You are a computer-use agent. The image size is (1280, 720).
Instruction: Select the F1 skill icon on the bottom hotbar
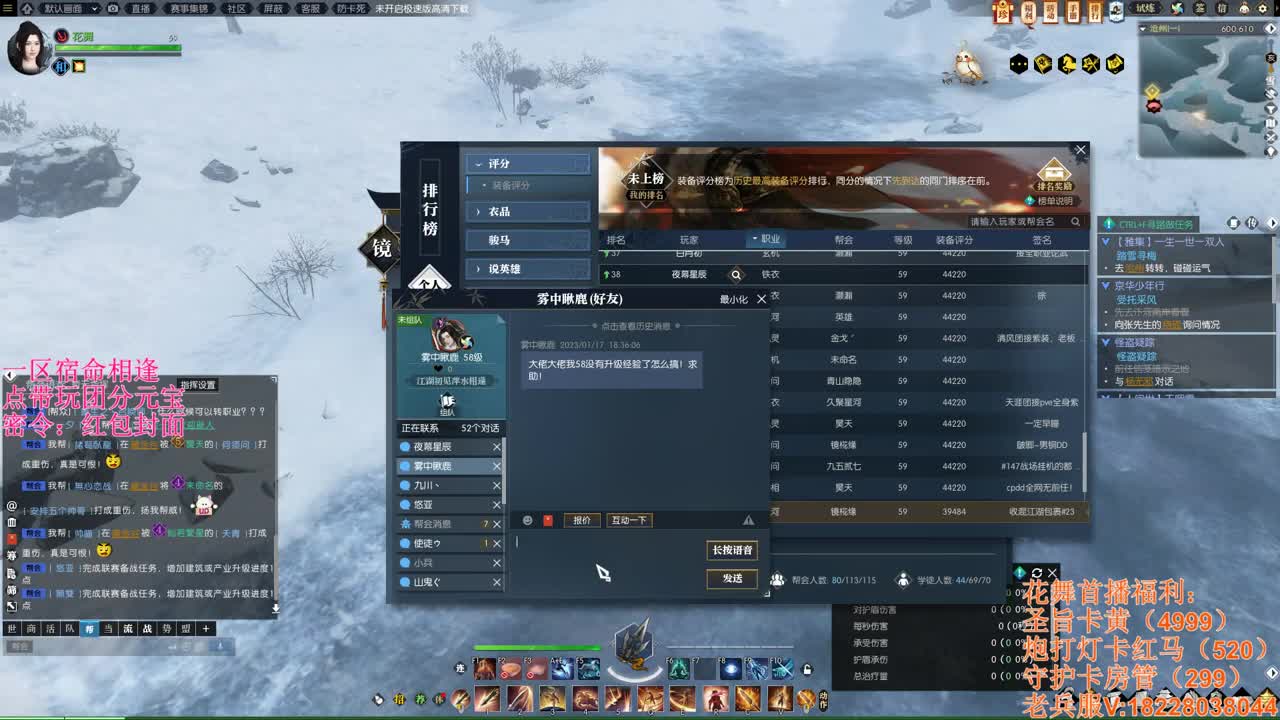click(x=482, y=668)
